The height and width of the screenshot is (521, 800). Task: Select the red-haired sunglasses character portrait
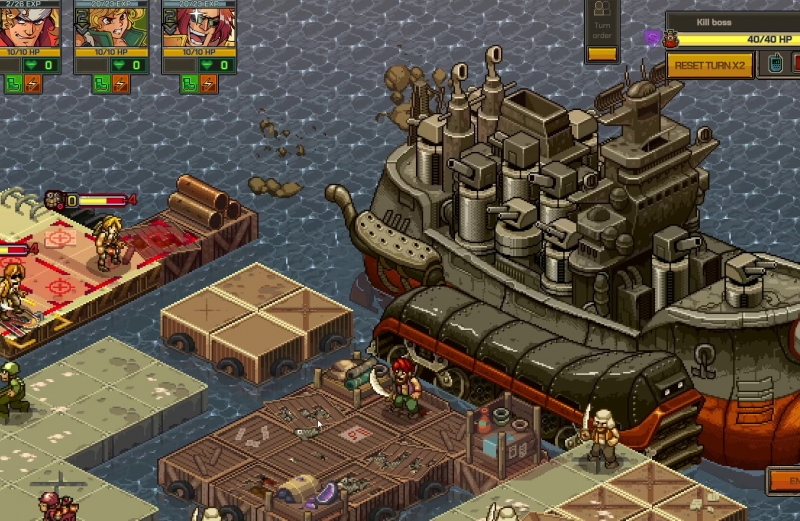tap(199, 29)
